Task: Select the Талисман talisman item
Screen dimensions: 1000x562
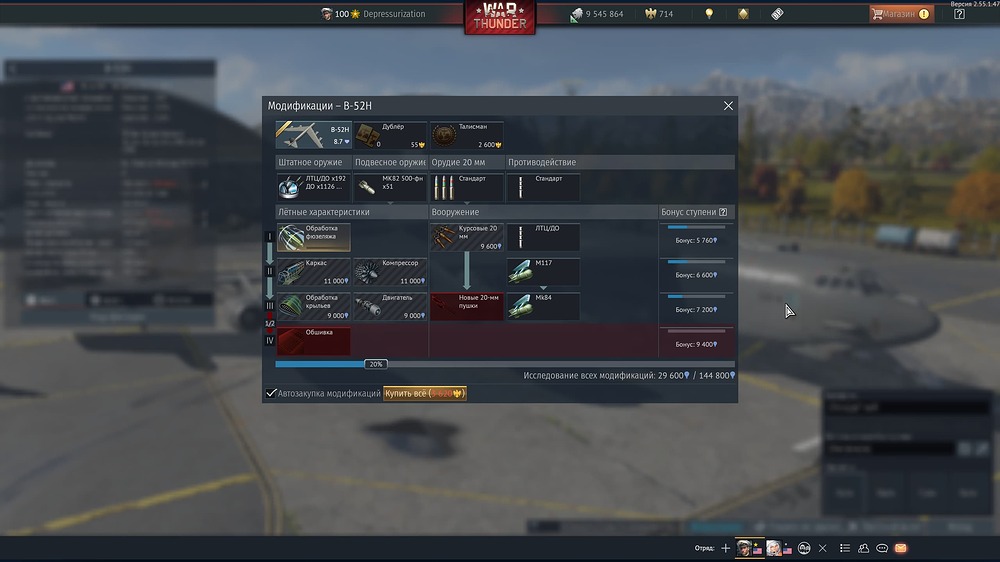Action: [x=467, y=136]
